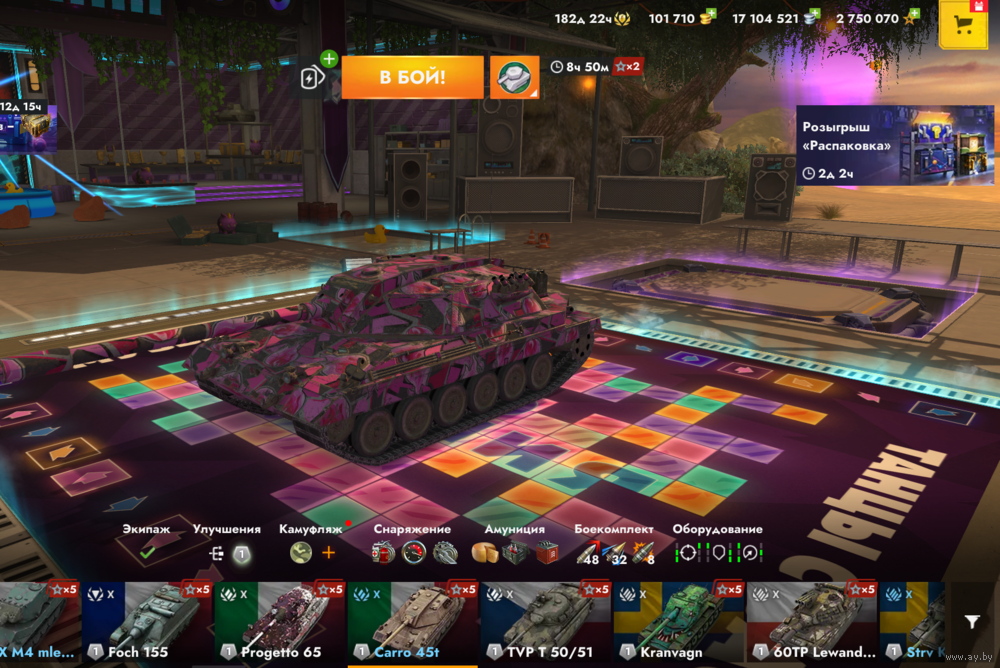Open the shop cart
This screenshot has width=1000, height=668.
pyautogui.click(x=964, y=25)
